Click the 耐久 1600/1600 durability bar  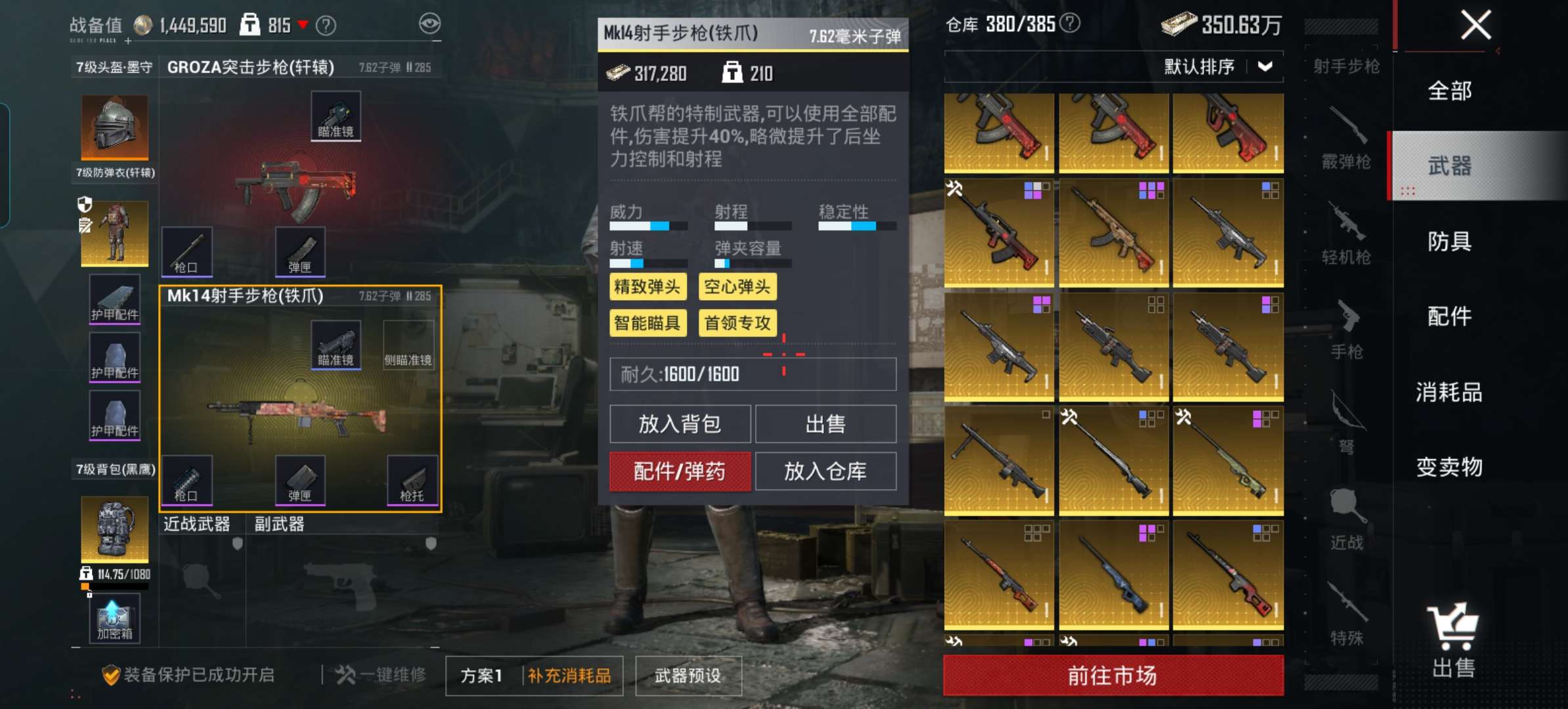(x=752, y=374)
